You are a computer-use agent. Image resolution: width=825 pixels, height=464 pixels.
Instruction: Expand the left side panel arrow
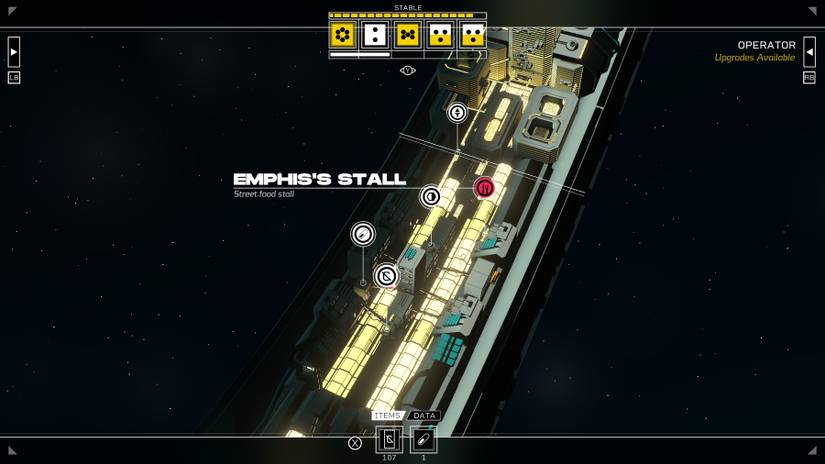14,52
